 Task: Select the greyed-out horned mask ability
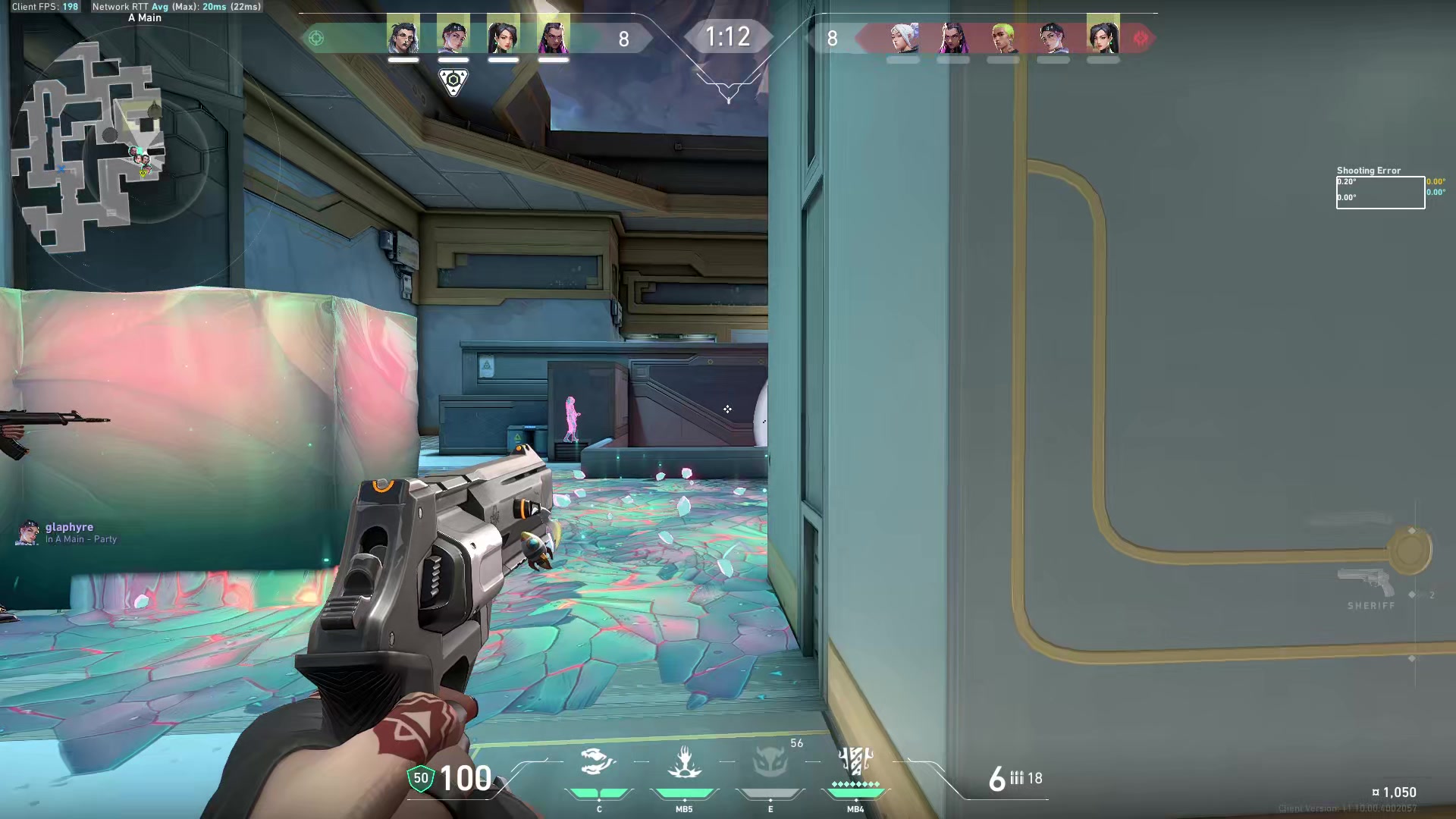(x=769, y=762)
